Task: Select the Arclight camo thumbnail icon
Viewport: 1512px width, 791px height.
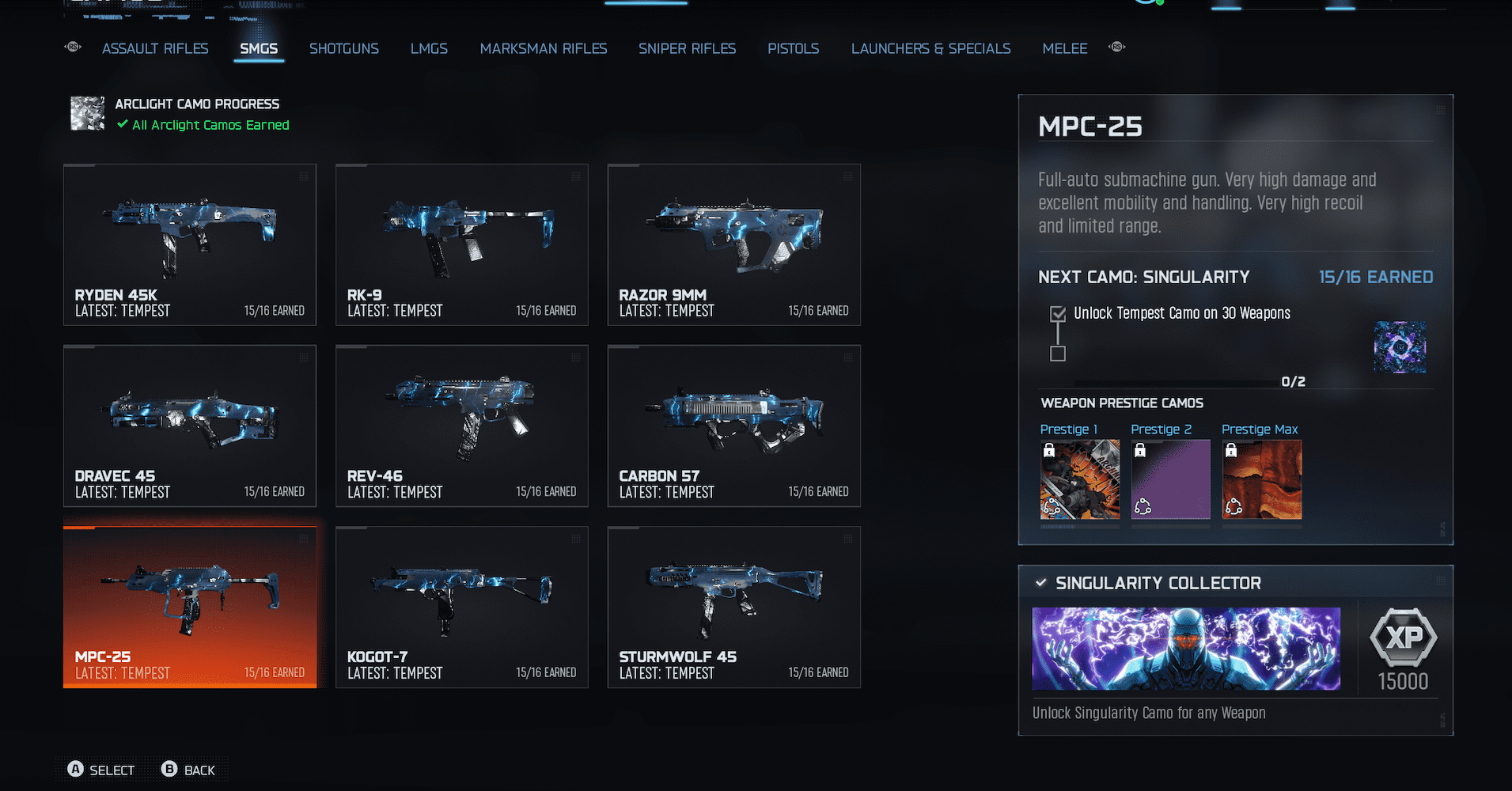Action: coord(87,113)
